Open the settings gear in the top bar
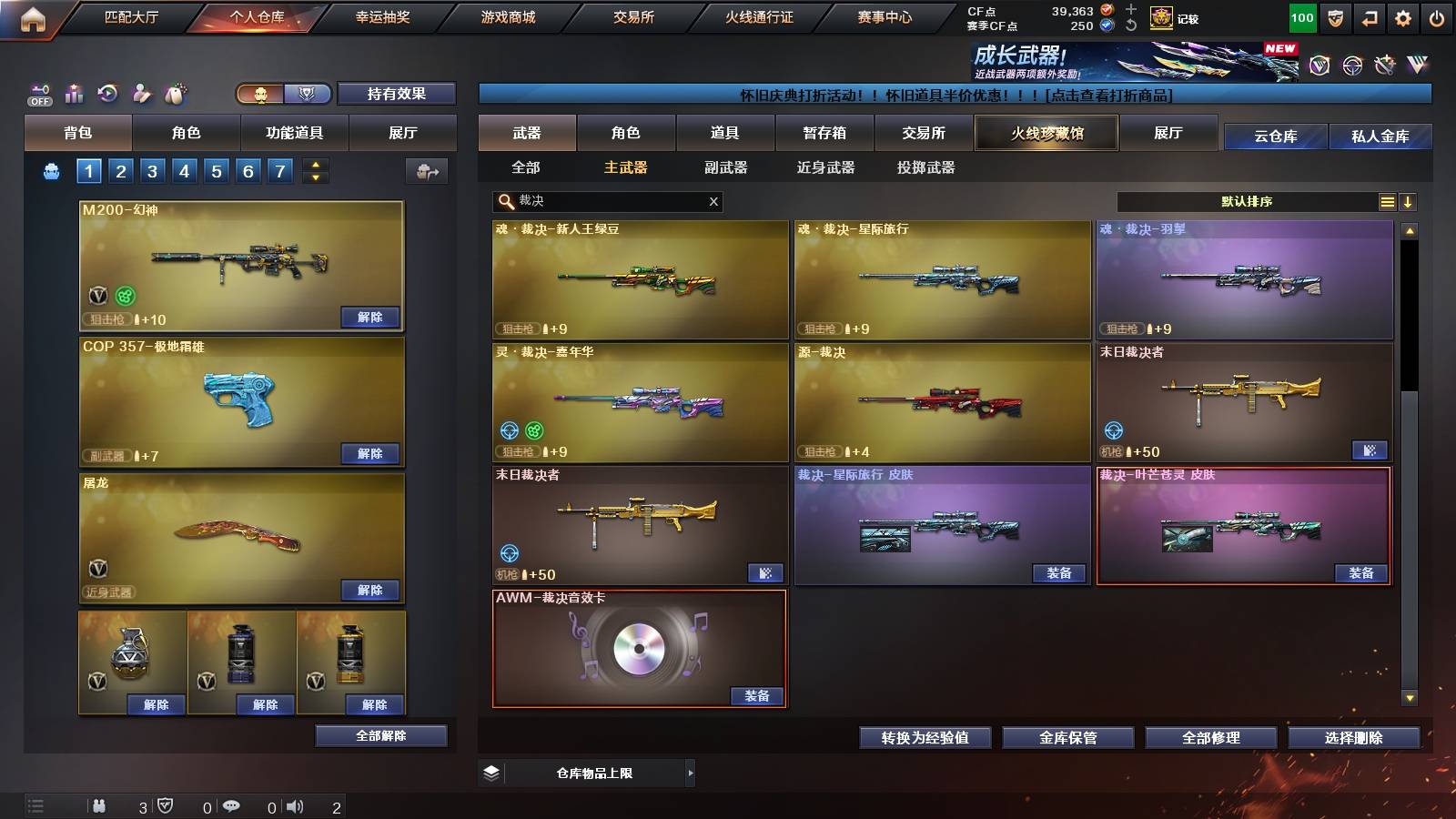 1402,17
